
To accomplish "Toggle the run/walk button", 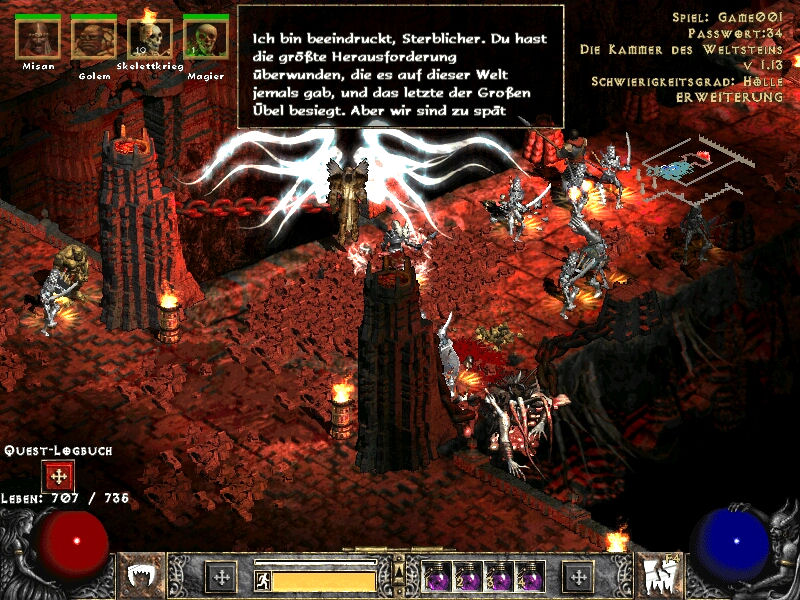I will tap(263, 580).
